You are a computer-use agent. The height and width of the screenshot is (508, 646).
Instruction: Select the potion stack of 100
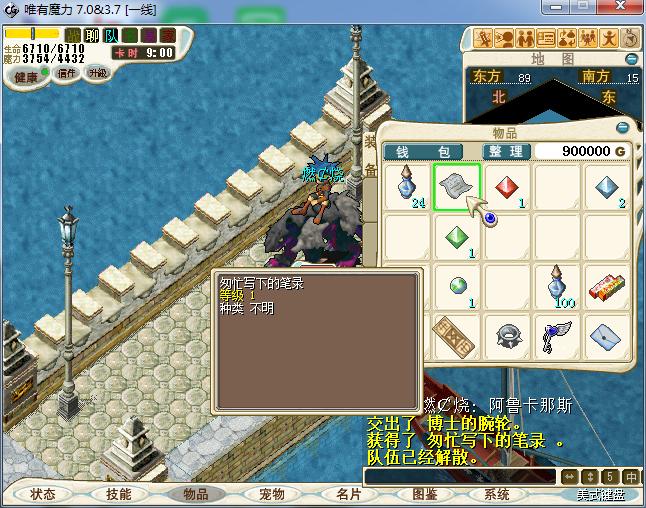point(558,287)
